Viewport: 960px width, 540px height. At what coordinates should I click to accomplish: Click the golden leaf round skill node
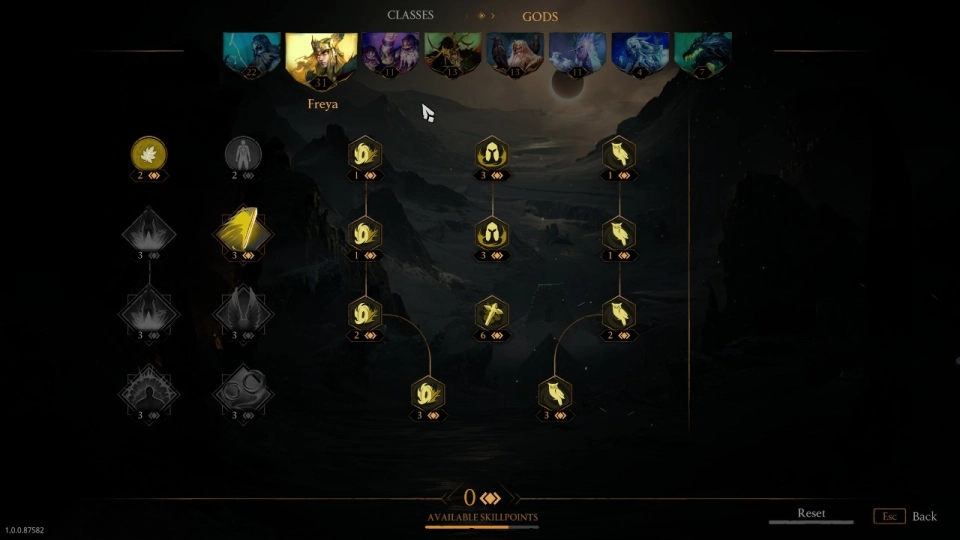tap(149, 153)
